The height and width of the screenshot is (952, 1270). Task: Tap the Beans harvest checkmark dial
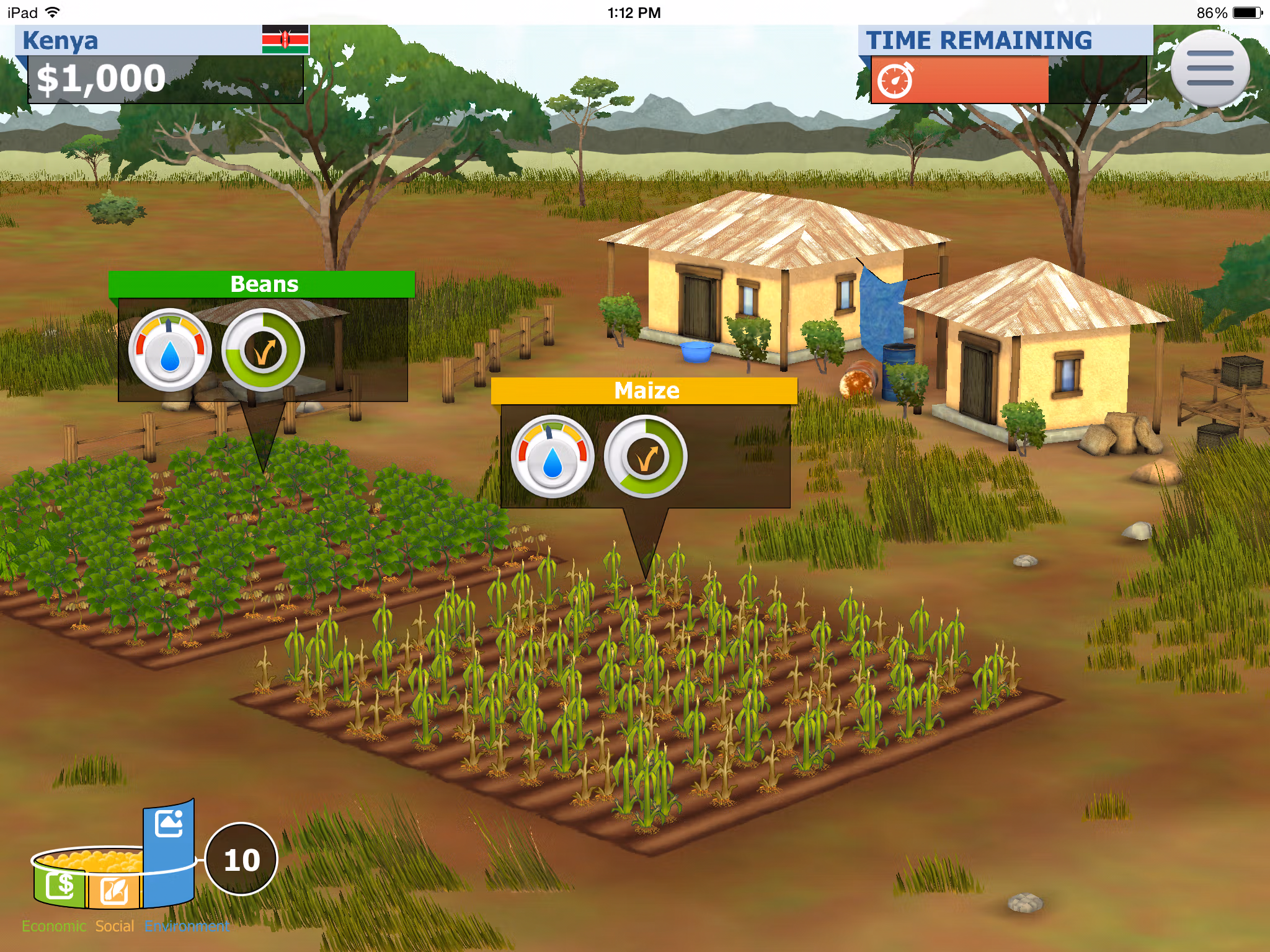(x=263, y=350)
